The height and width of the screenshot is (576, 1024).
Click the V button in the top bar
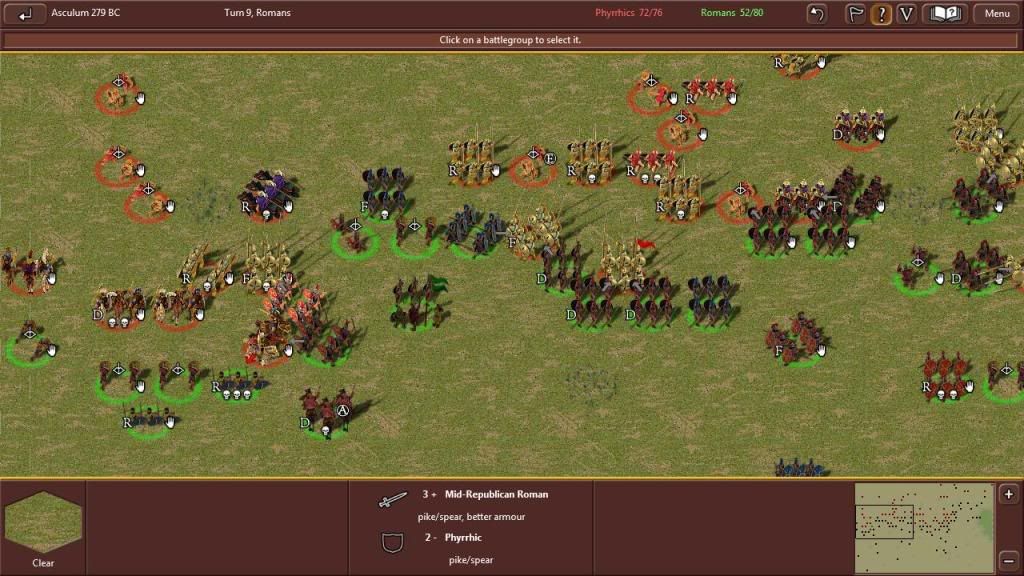[906, 14]
